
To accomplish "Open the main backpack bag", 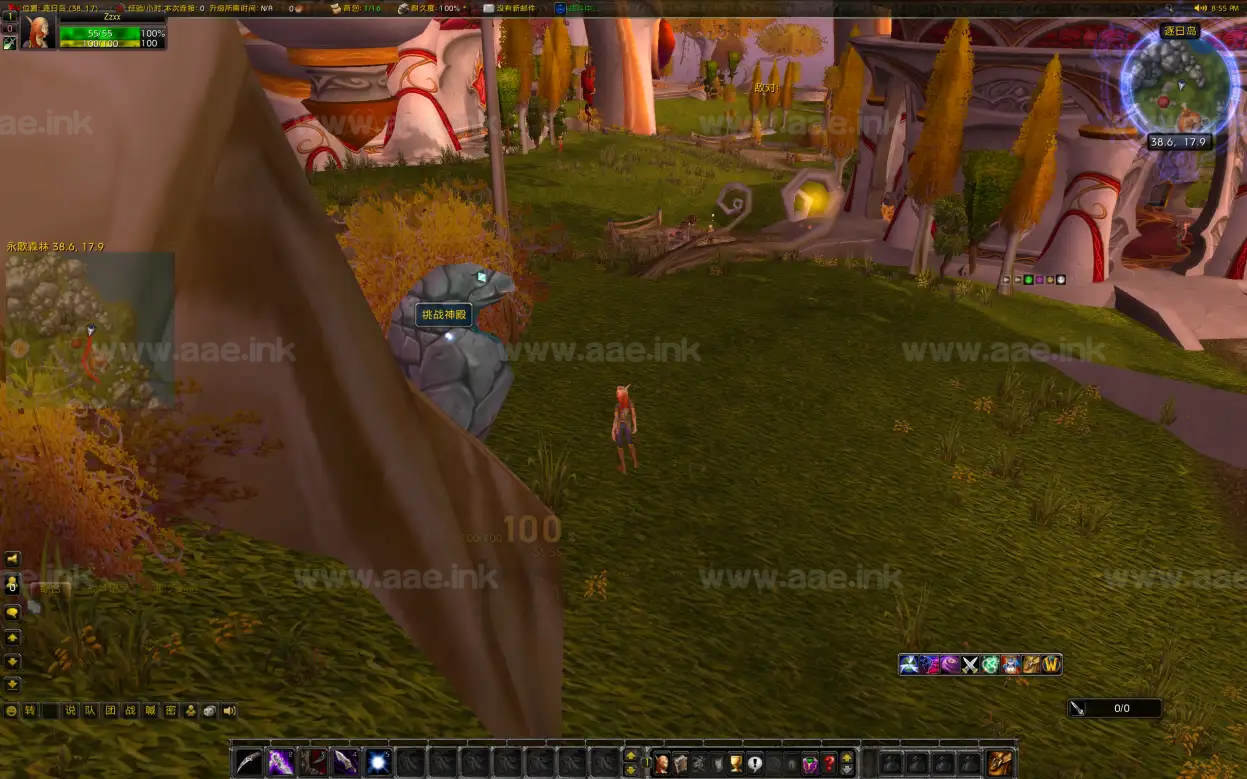I will (1000, 763).
